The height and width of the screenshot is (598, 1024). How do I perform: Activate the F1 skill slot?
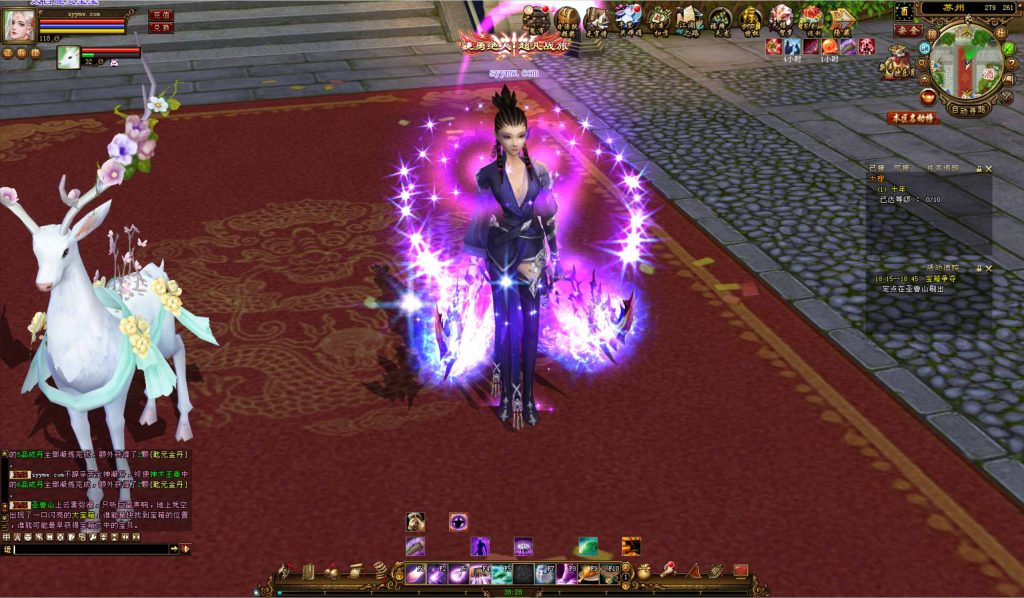416,573
